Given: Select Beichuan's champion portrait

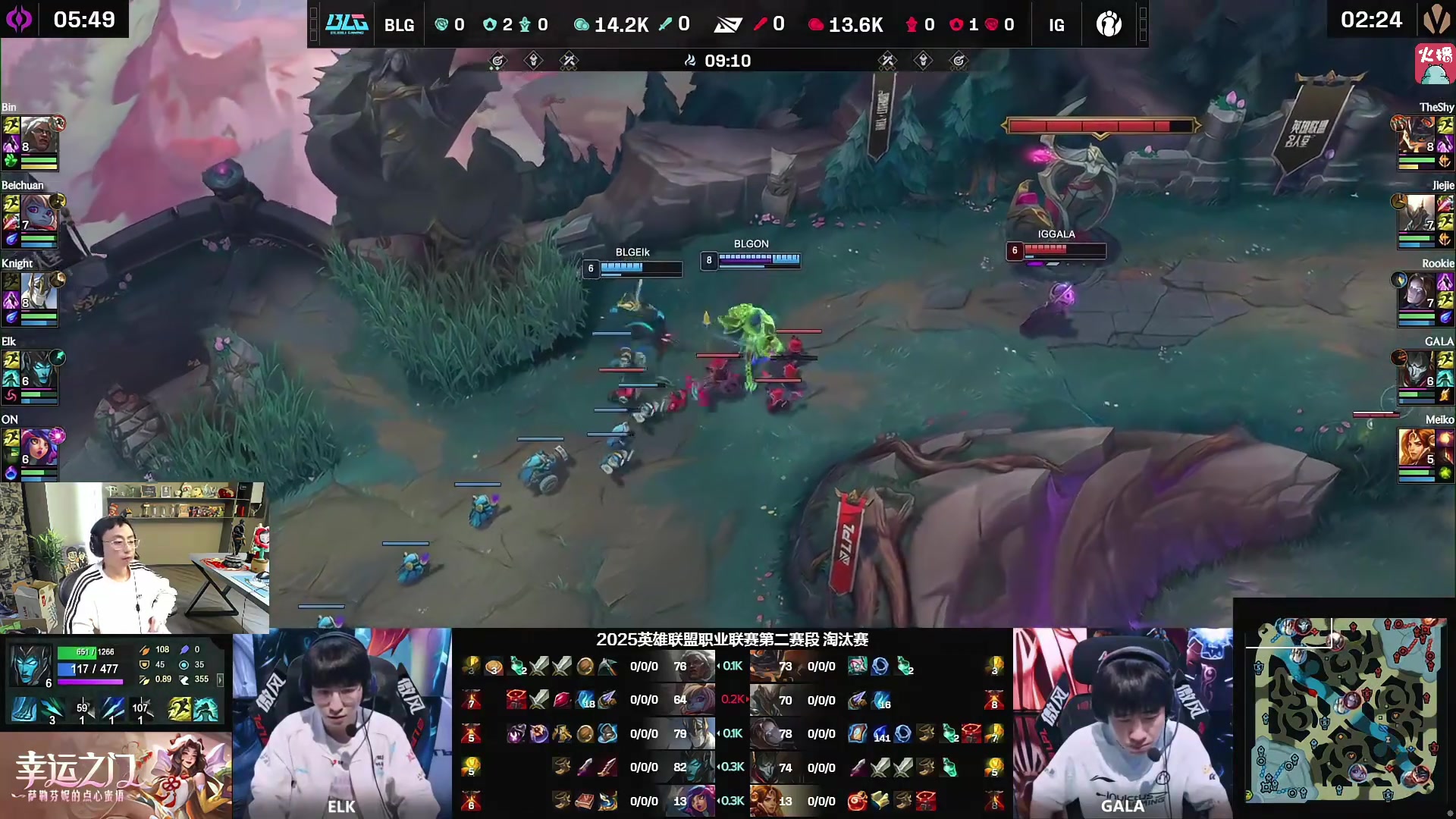Looking at the screenshot, I should 36,212.
